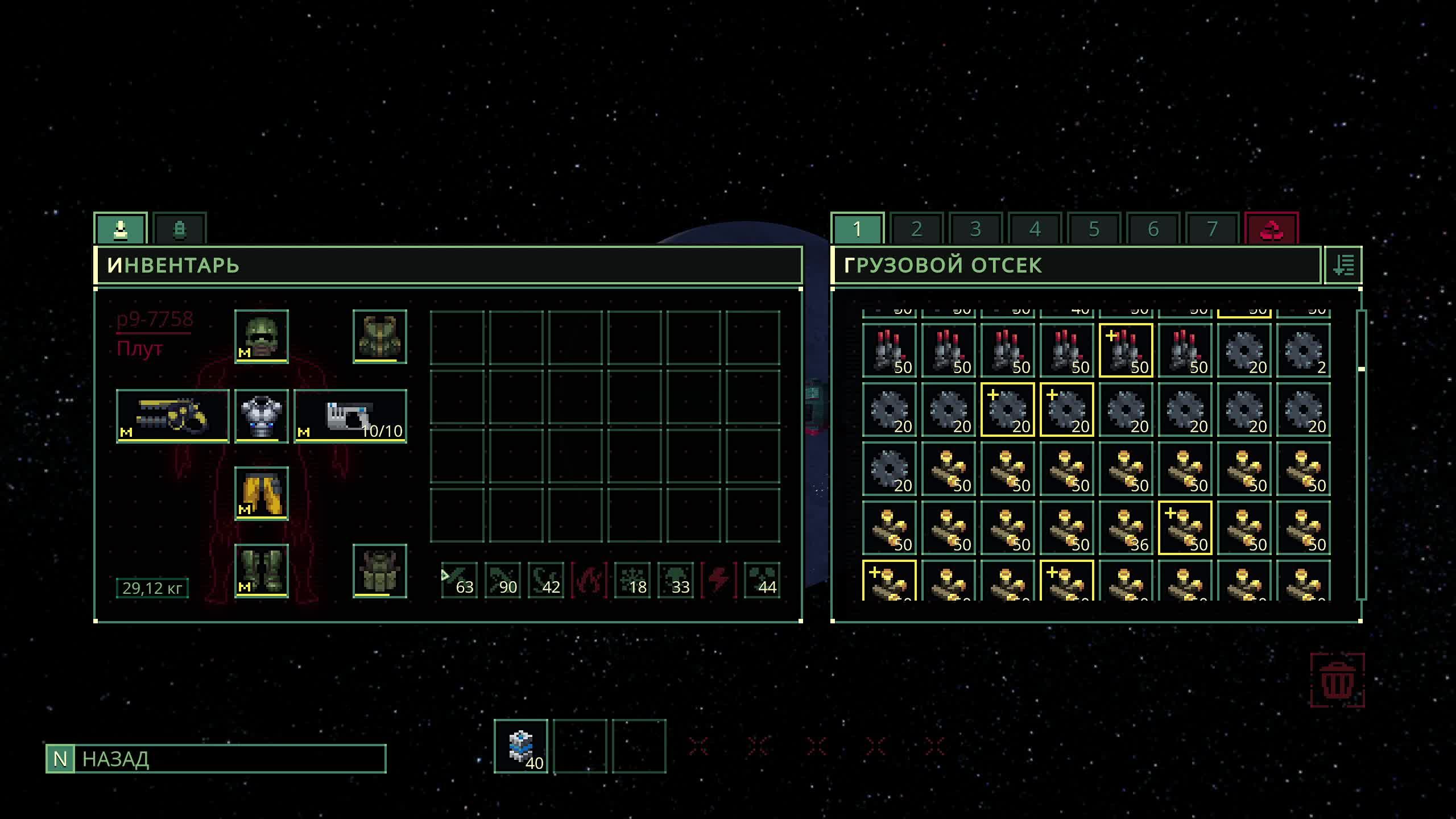Select the hotbar item with 40 count

point(520,746)
